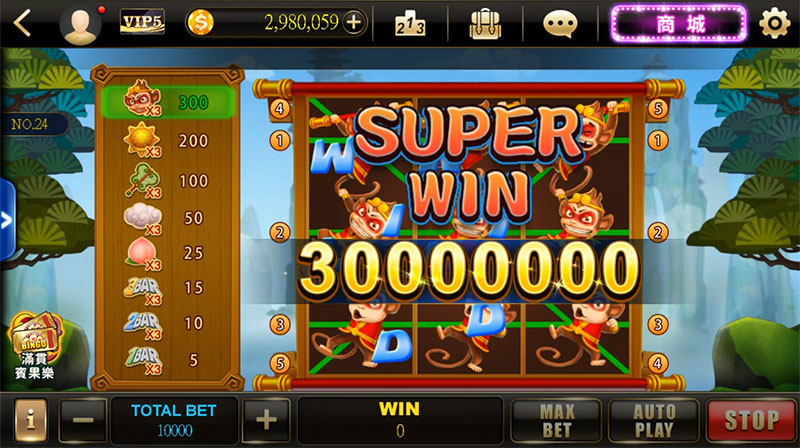
Task: Open the leaderboard podium icon
Action: [411, 23]
